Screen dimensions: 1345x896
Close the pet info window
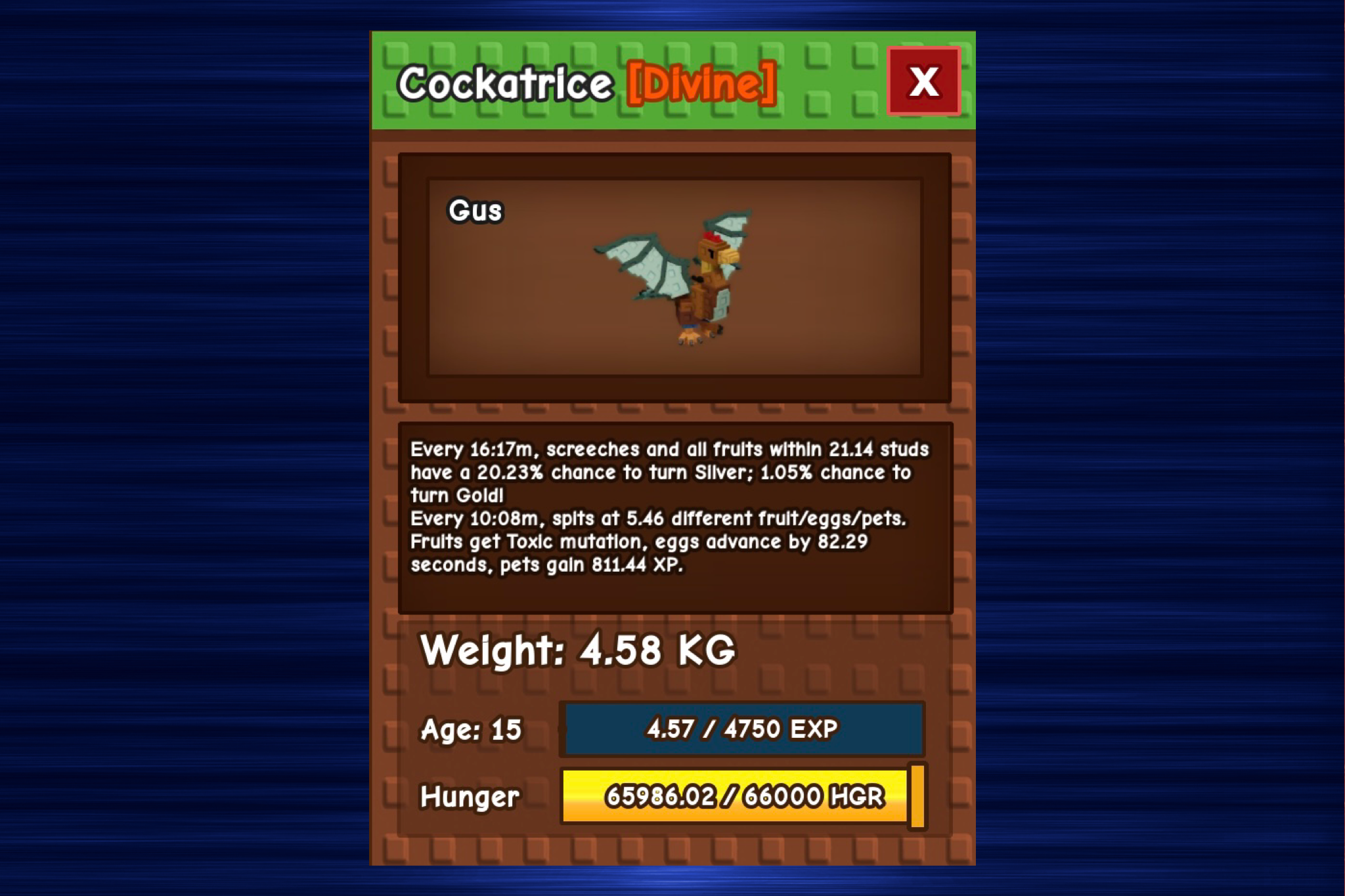[923, 82]
